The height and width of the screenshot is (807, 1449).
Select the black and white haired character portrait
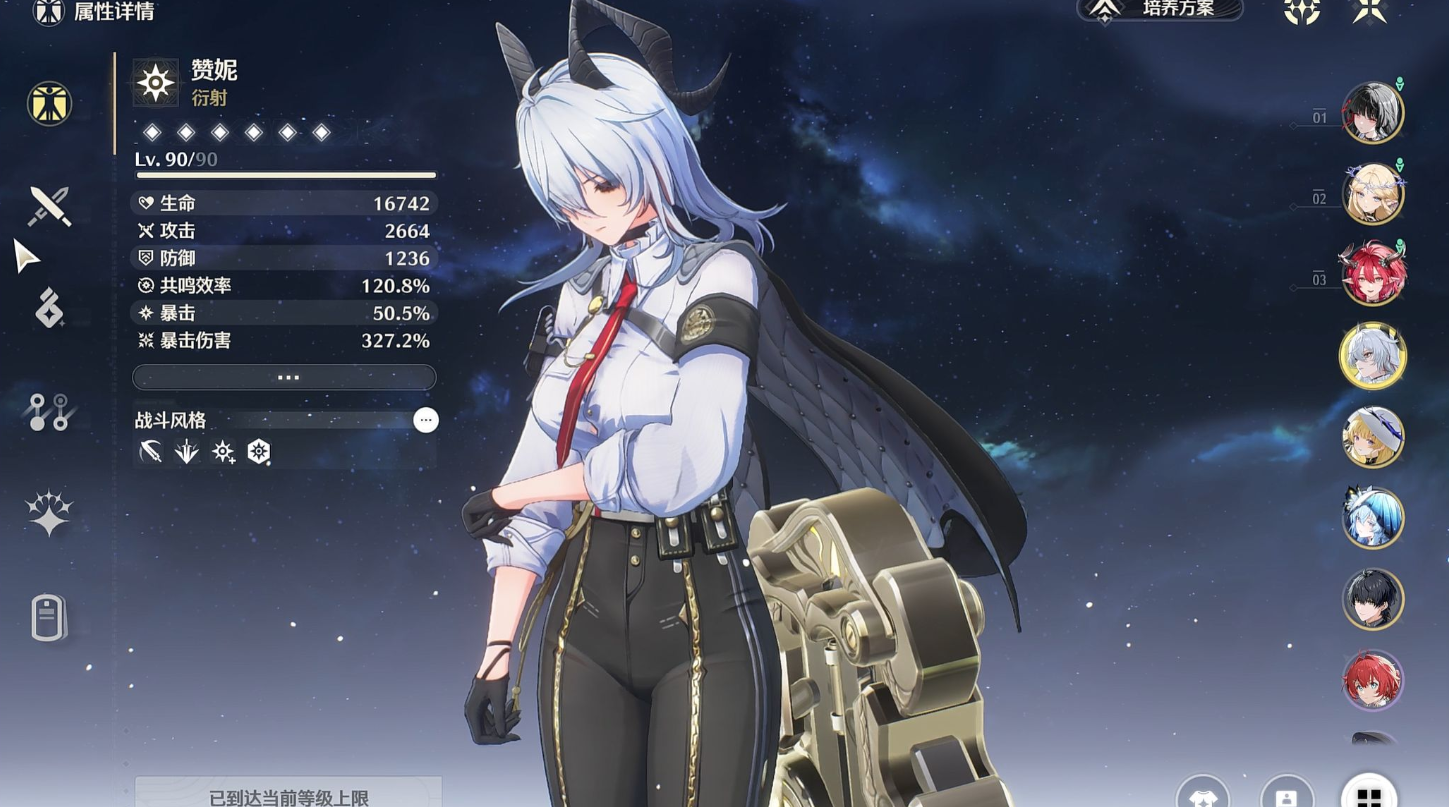pos(1372,111)
